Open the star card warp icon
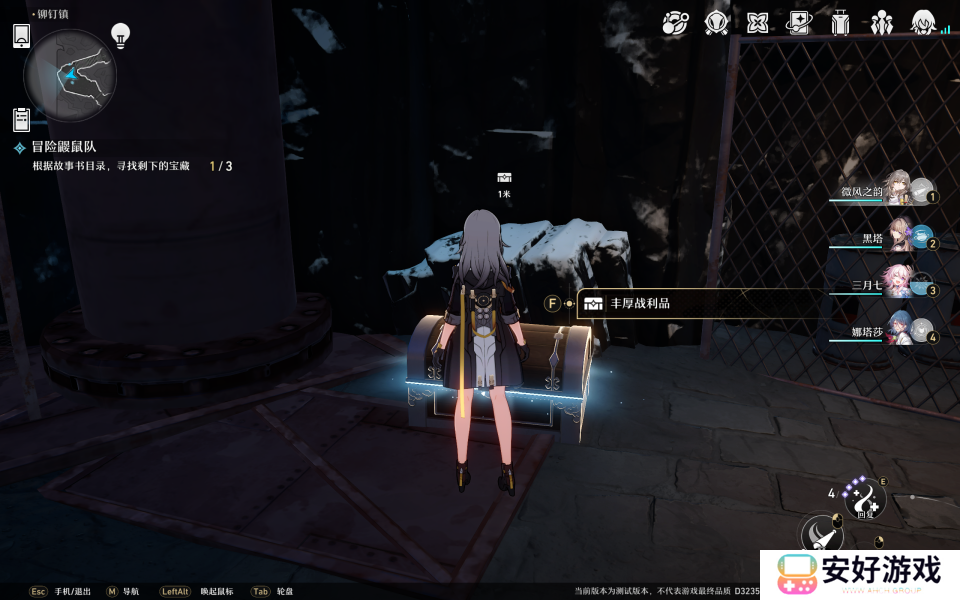 pos(799,22)
